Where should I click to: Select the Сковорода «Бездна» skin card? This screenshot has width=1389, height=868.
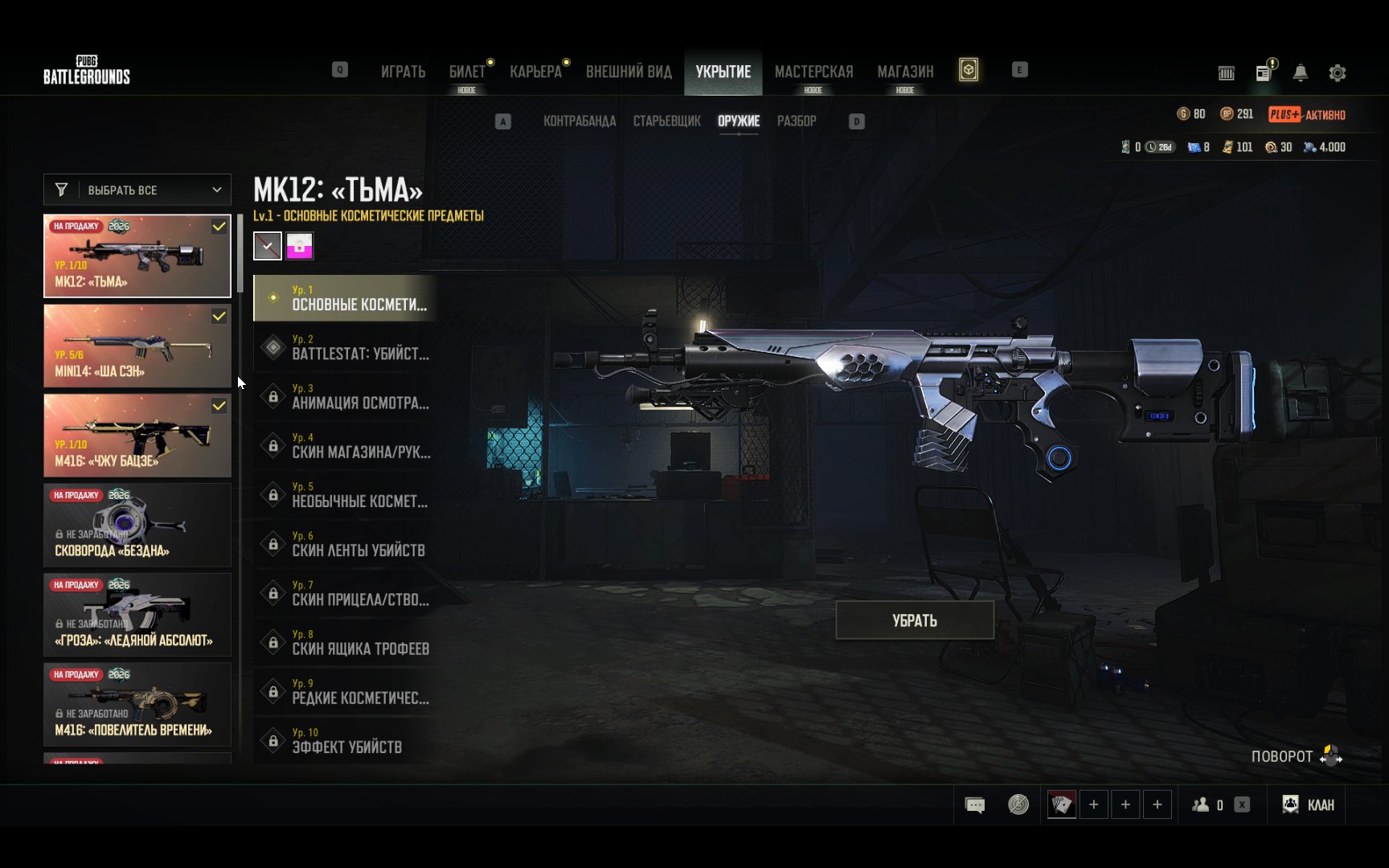tap(137, 526)
